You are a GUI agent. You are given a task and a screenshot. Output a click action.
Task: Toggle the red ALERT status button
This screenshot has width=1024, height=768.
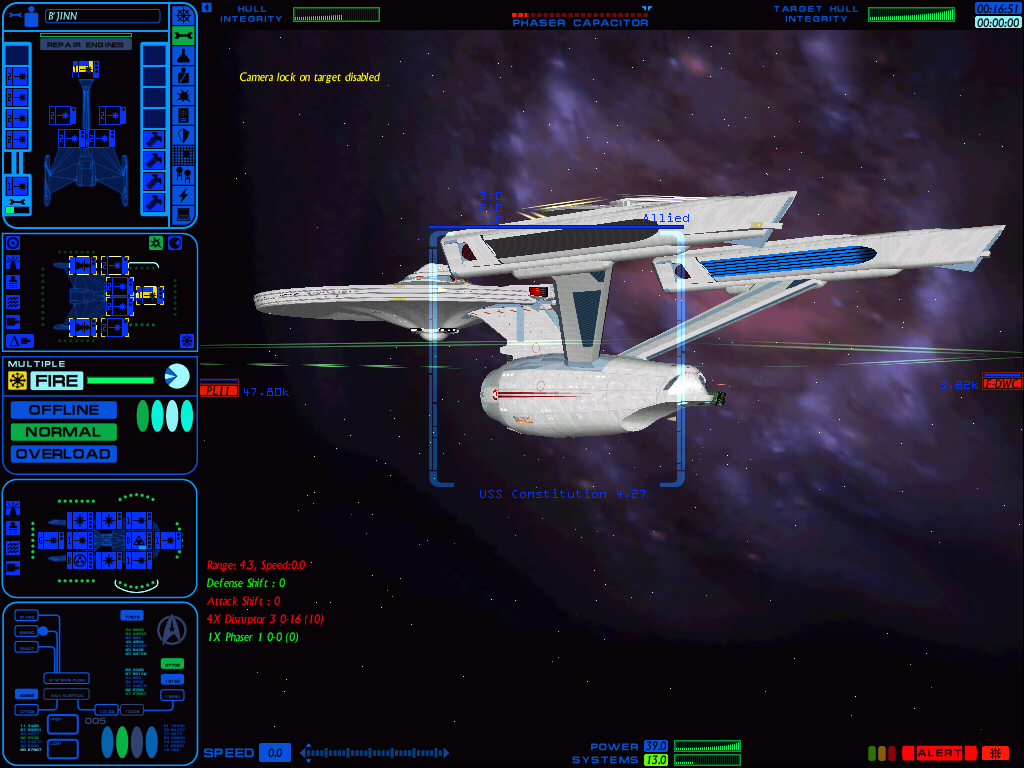click(939, 753)
